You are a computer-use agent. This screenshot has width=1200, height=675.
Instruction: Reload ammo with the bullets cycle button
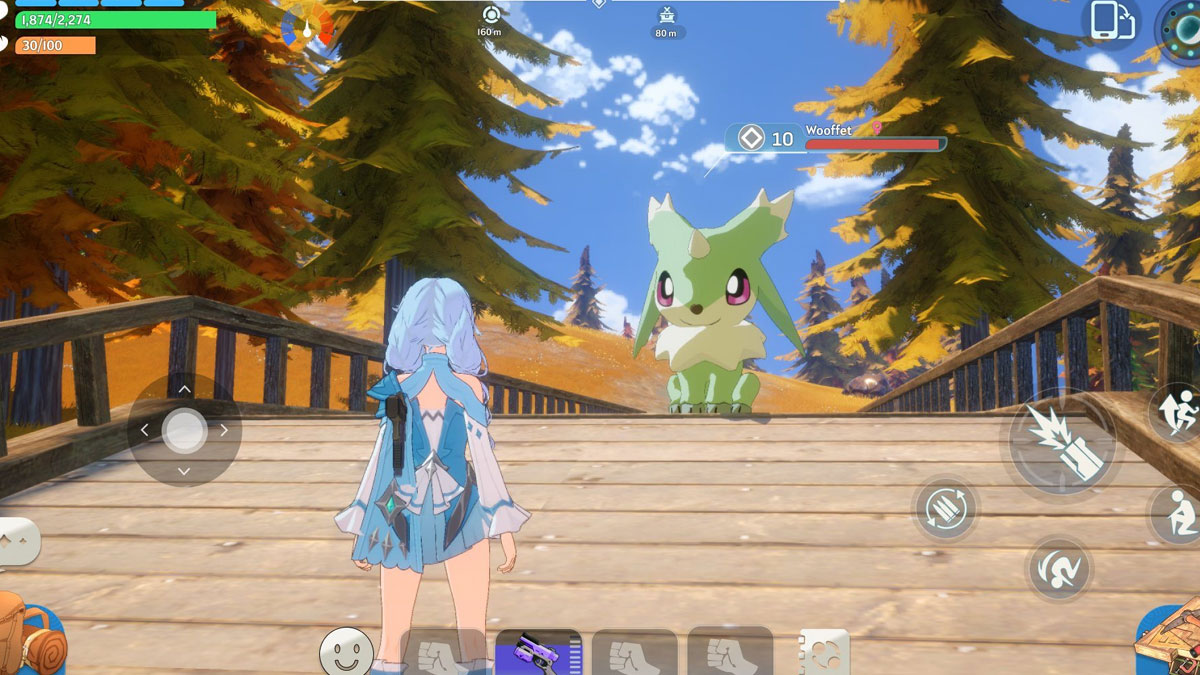(x=945, y=507)
